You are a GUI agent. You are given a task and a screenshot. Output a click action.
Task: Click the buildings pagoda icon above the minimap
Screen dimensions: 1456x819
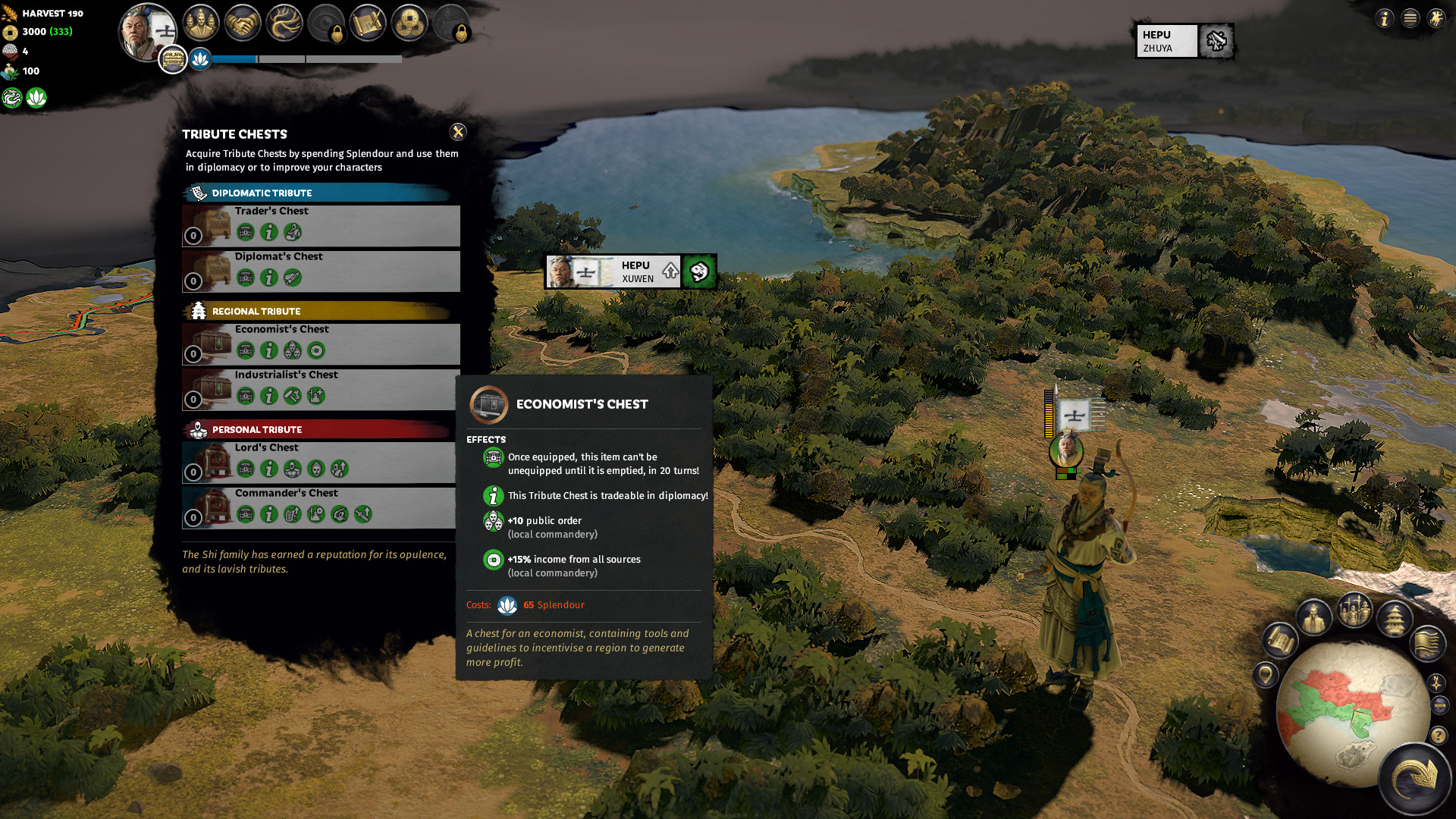pos(1394,620)
